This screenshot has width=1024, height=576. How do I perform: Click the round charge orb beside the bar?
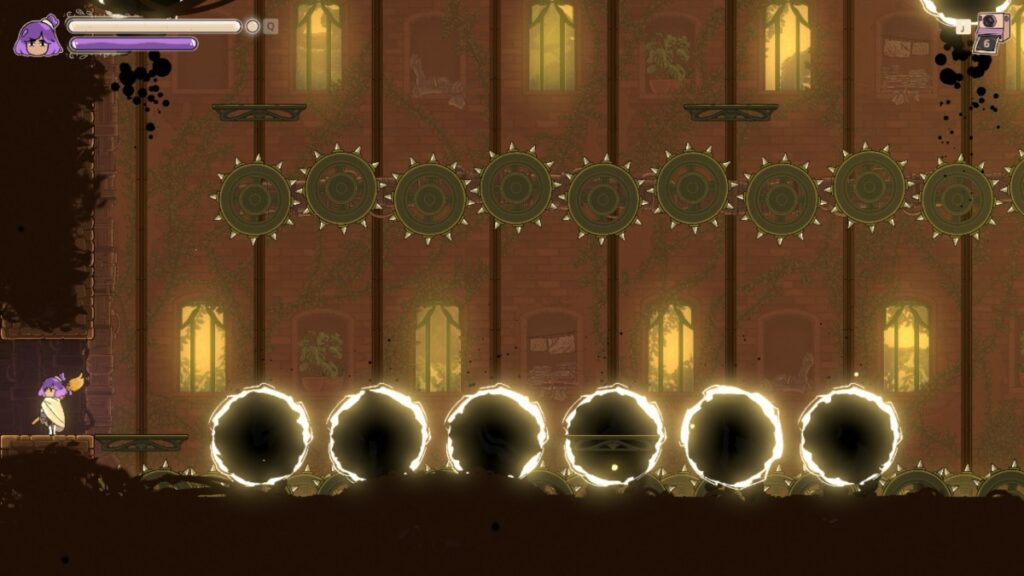point(253,26)
